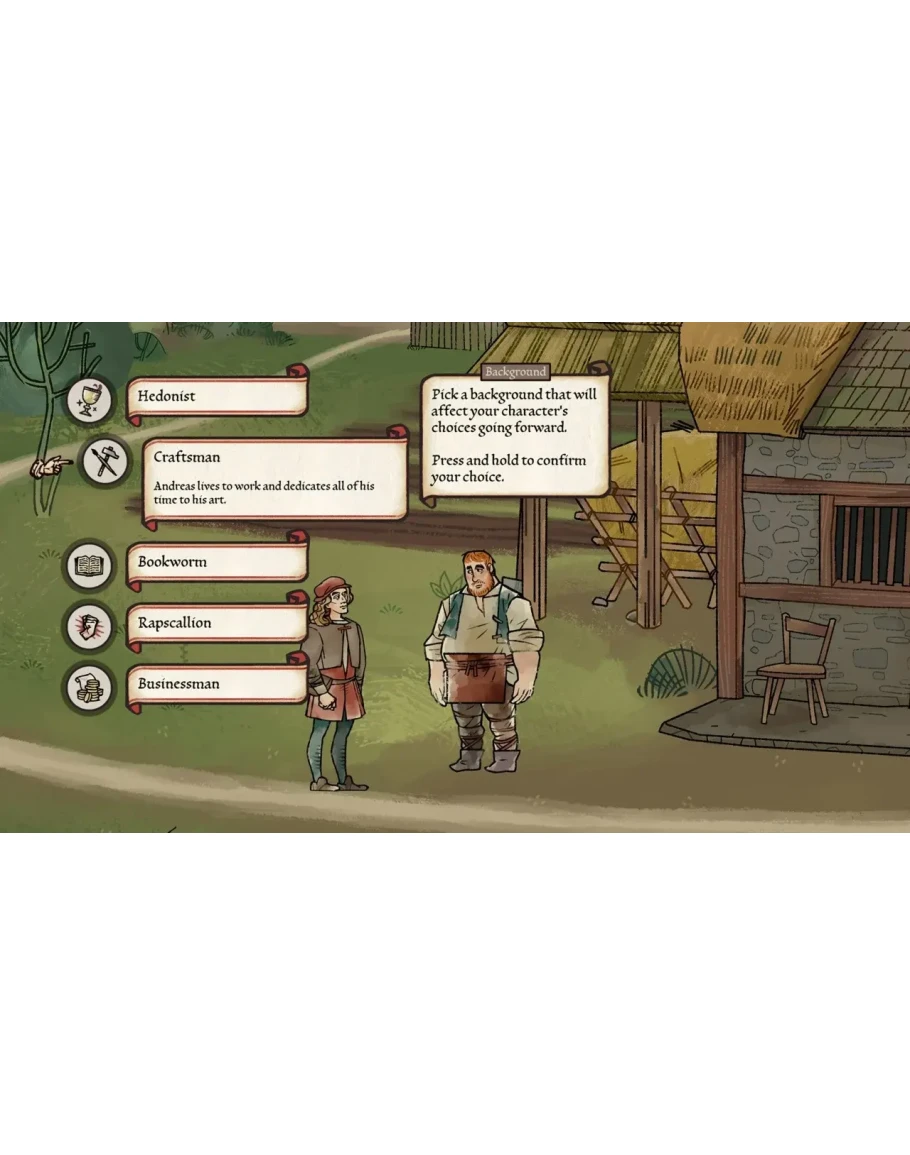Click the Rapscallion emblem icon

(x=91, y=626)
